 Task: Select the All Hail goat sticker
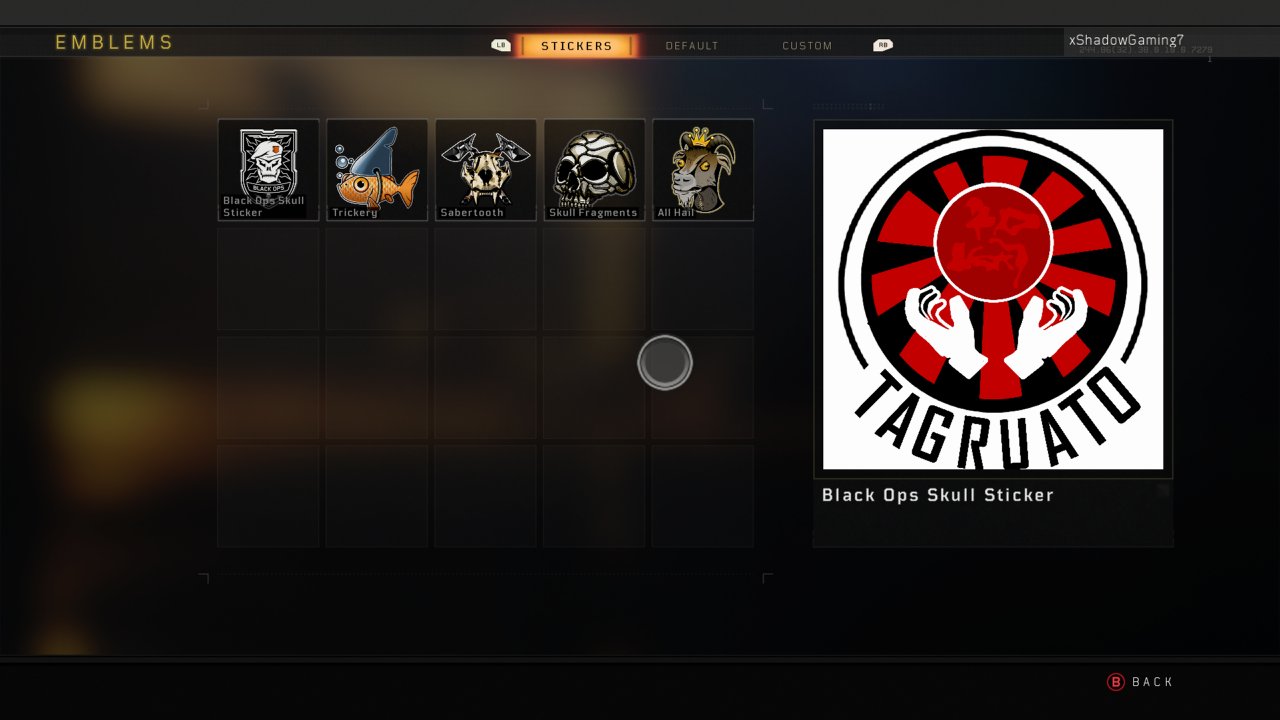pos(703,168)
